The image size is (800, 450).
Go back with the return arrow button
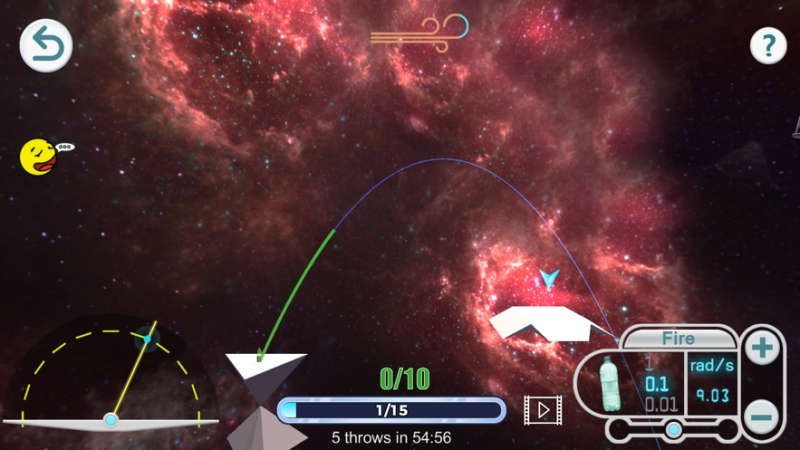tap(46, 46)
